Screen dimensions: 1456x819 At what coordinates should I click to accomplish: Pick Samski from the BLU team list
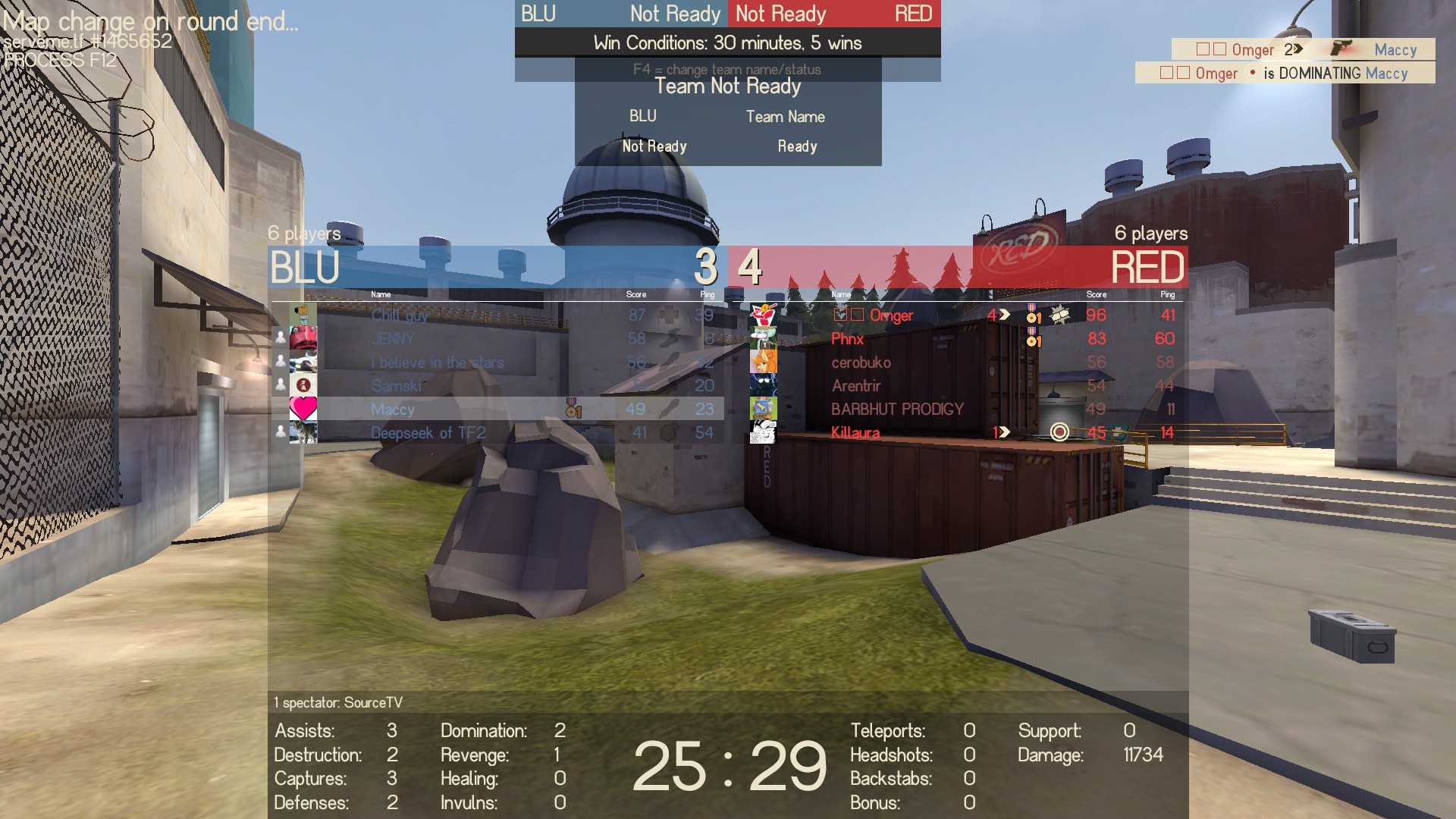click(x=396, y=386)
